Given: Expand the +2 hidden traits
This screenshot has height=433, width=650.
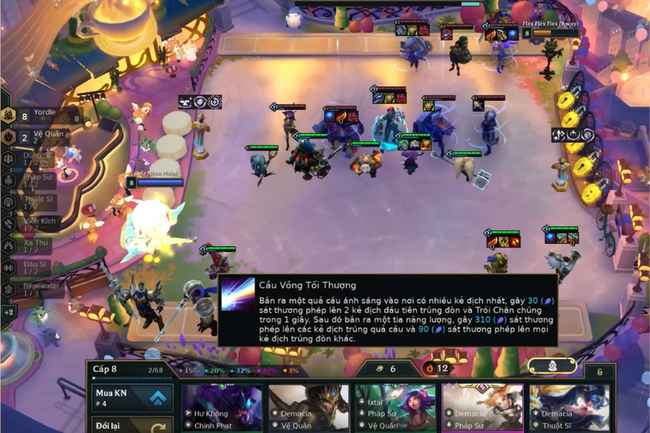Looking at the screenshot, I should (x=9, y=312).
